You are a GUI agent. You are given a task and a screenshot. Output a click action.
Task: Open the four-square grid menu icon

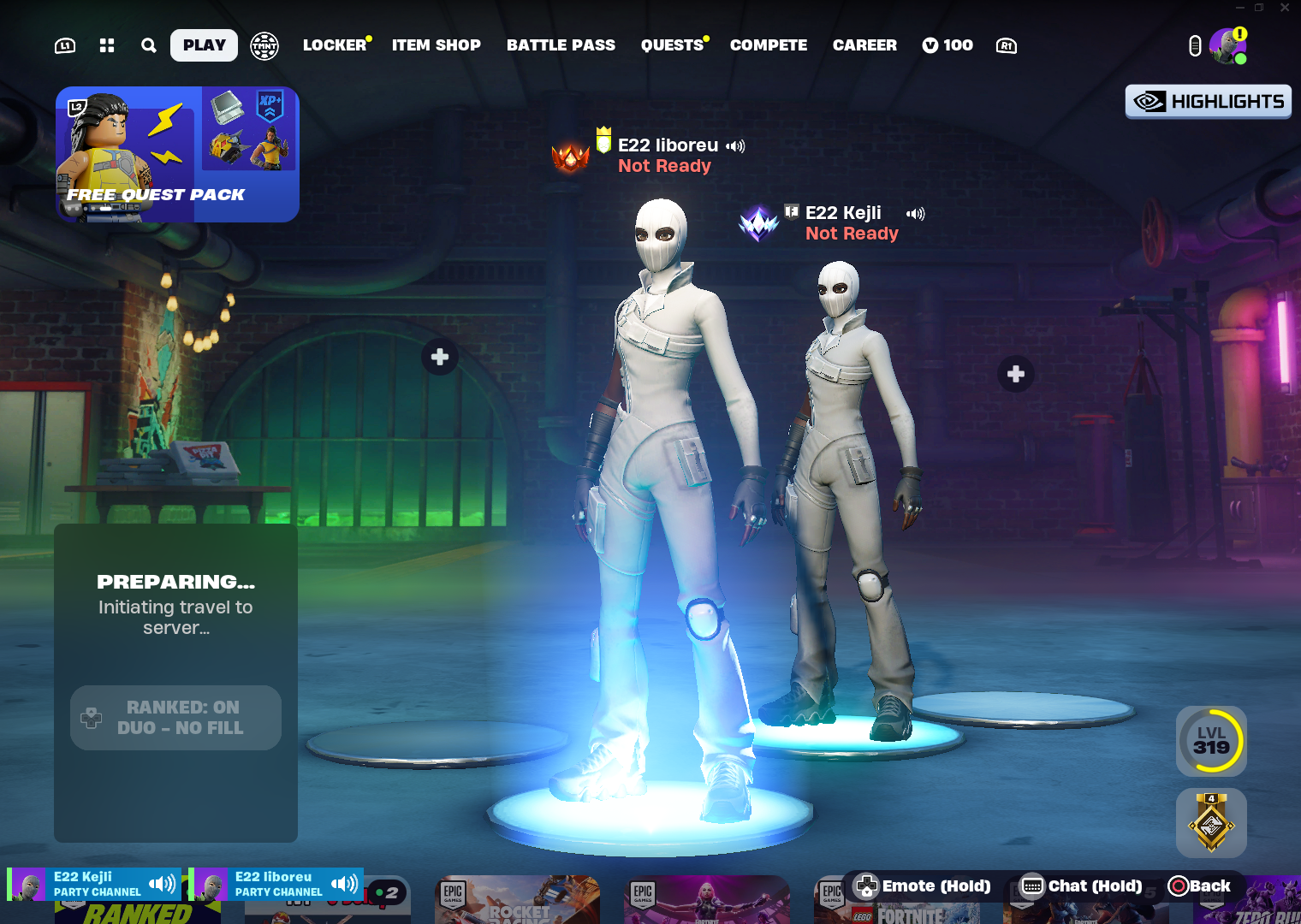107,45
